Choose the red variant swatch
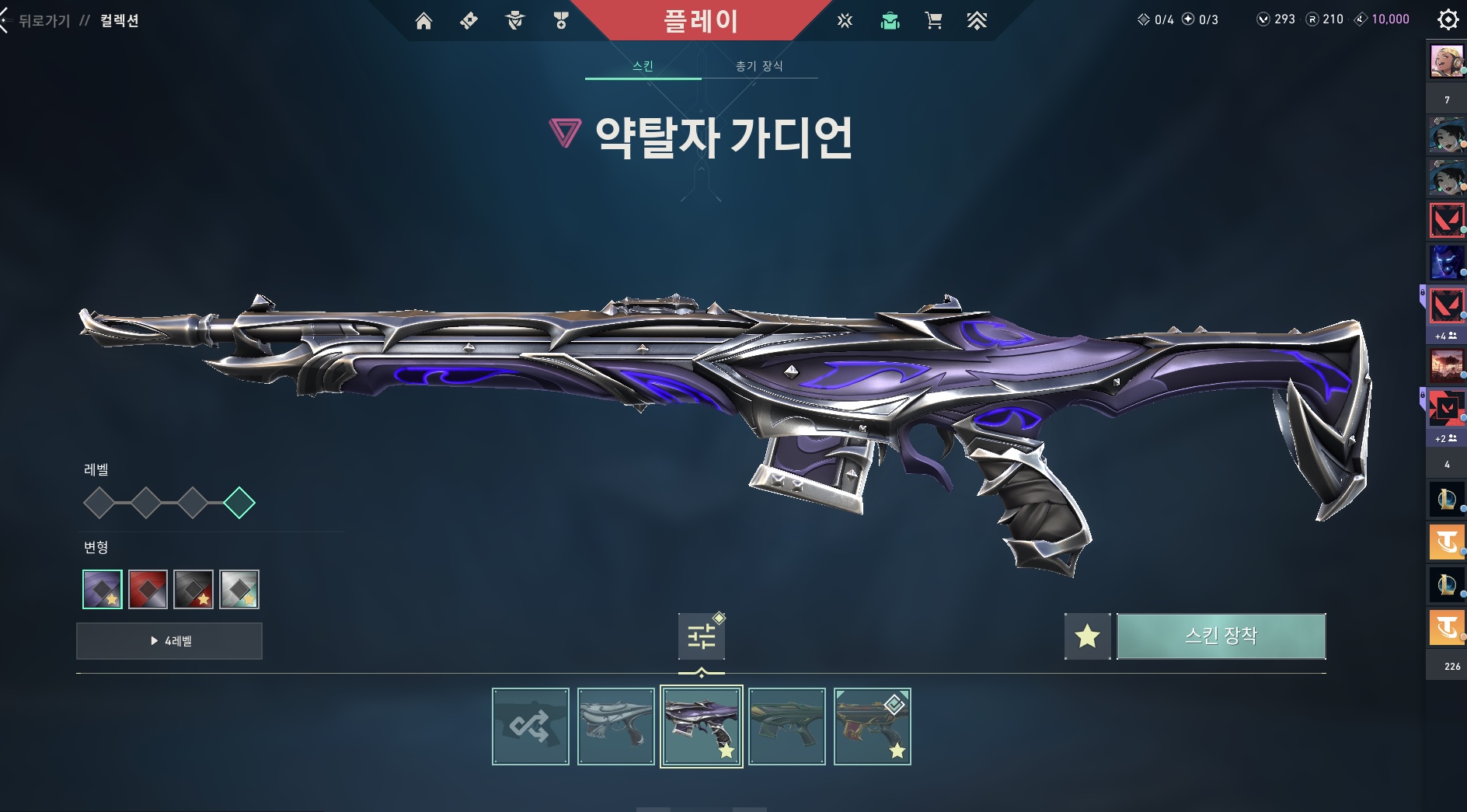Image resolution: width=1467 pixels, height=812 pixels. pyautogui.click(x=148, y=589)
